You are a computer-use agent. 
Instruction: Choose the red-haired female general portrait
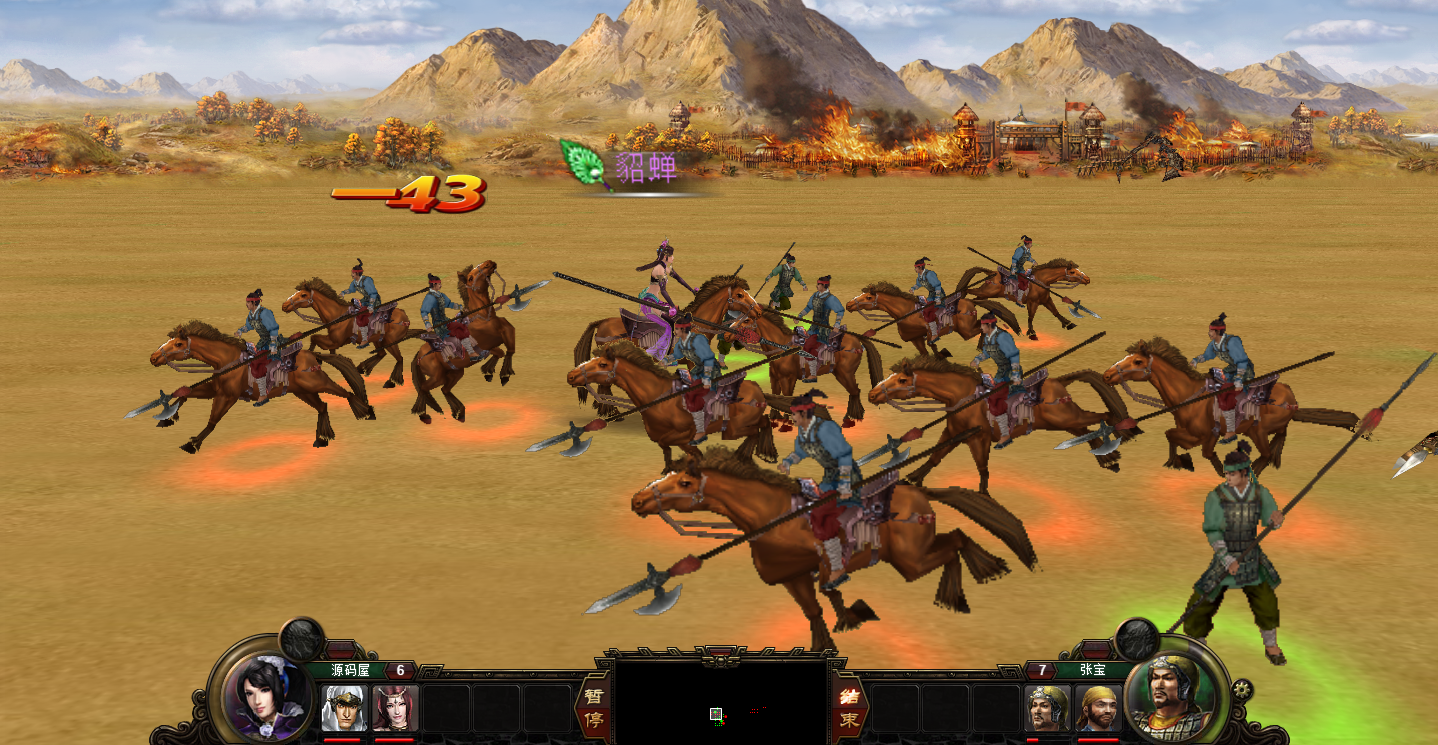395,708
